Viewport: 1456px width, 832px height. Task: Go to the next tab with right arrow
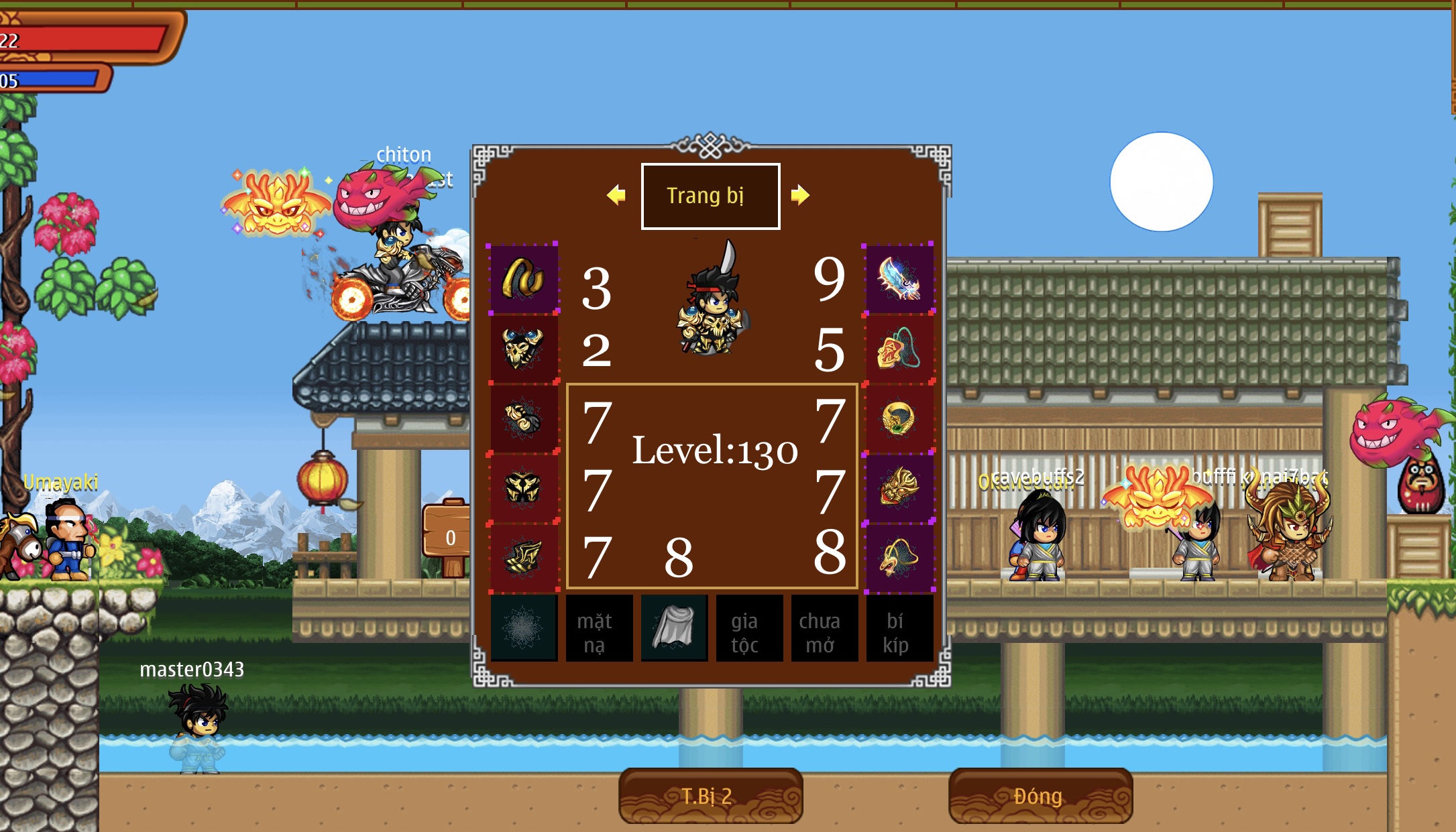799,195
